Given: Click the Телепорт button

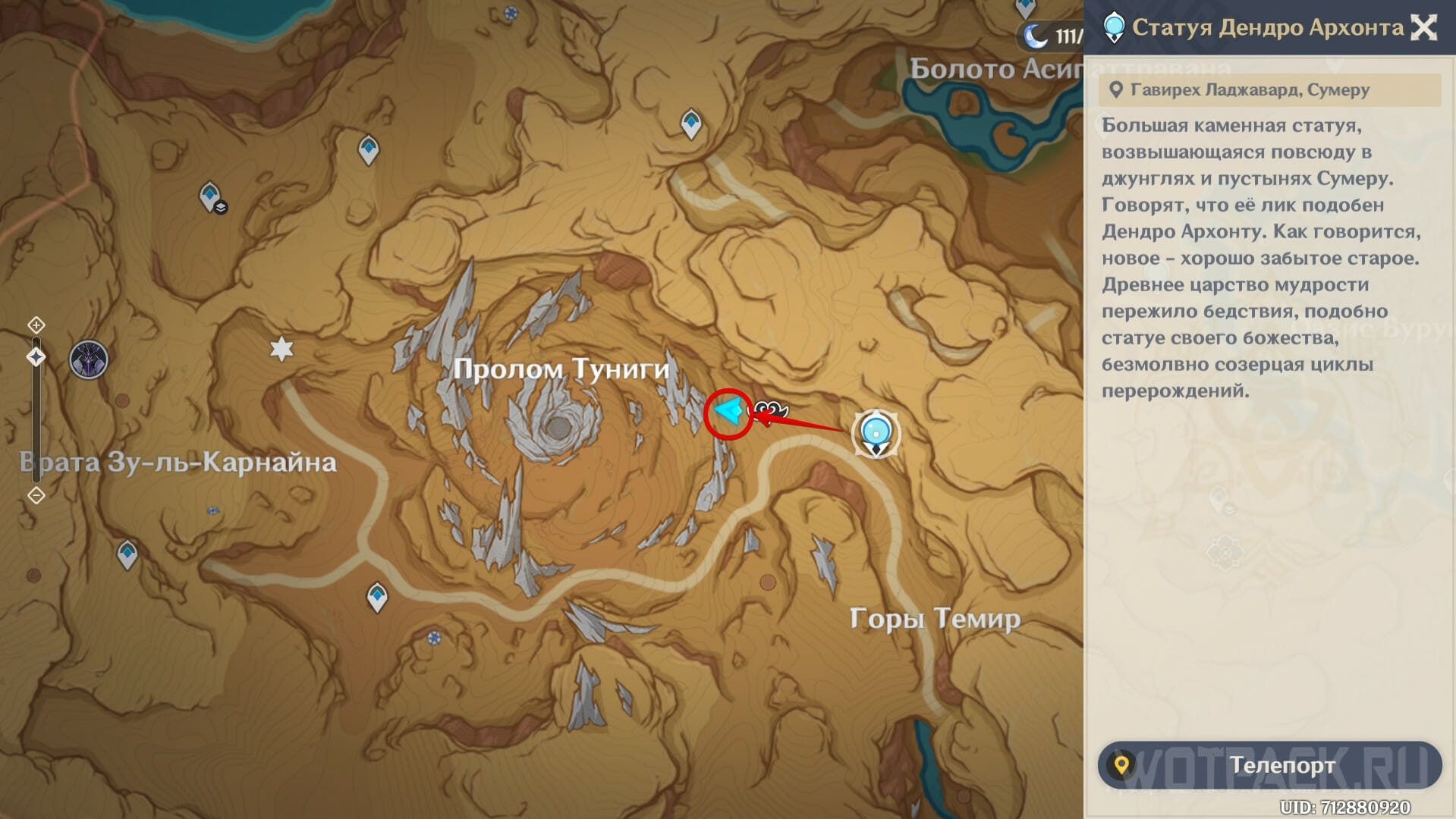Looking at the screenshot, I should [x=1269, y=765].
